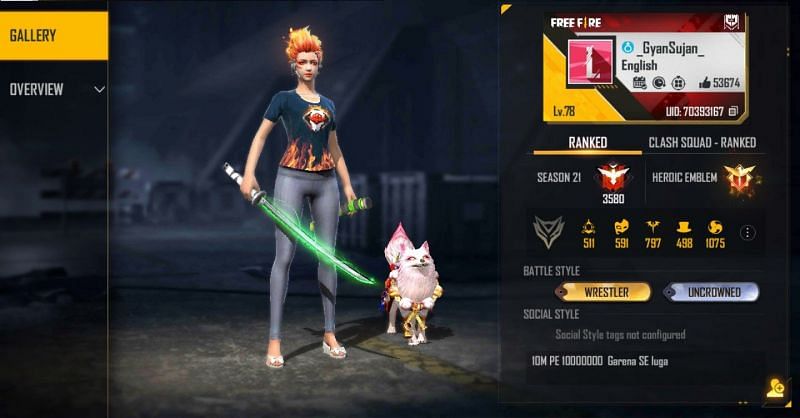Image resolution: width=800 pixels, height=418 pixels.
Task: Select the Uncrowned battle style tag
Action: [x=710, y=292]
